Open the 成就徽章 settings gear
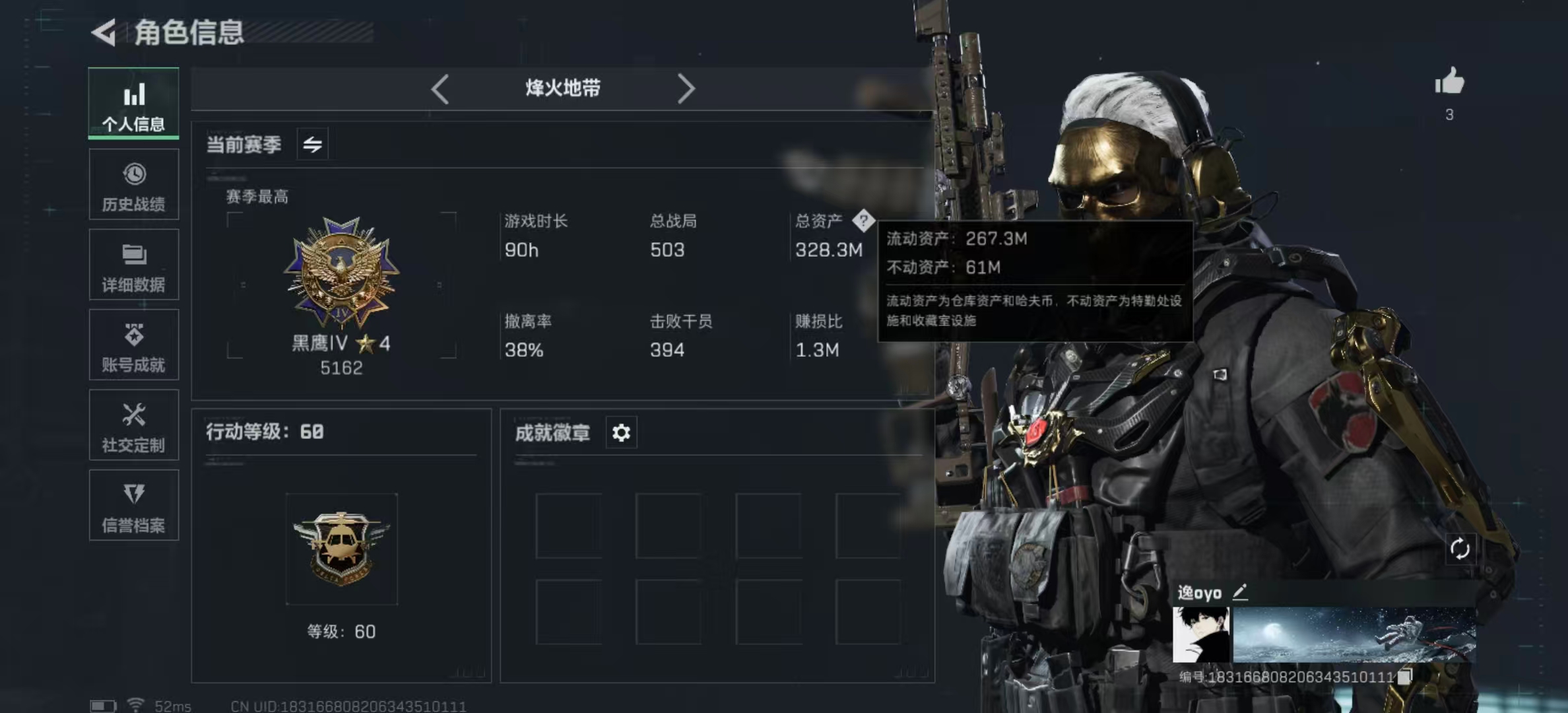 pyautogui.click(x=620, y=432)
